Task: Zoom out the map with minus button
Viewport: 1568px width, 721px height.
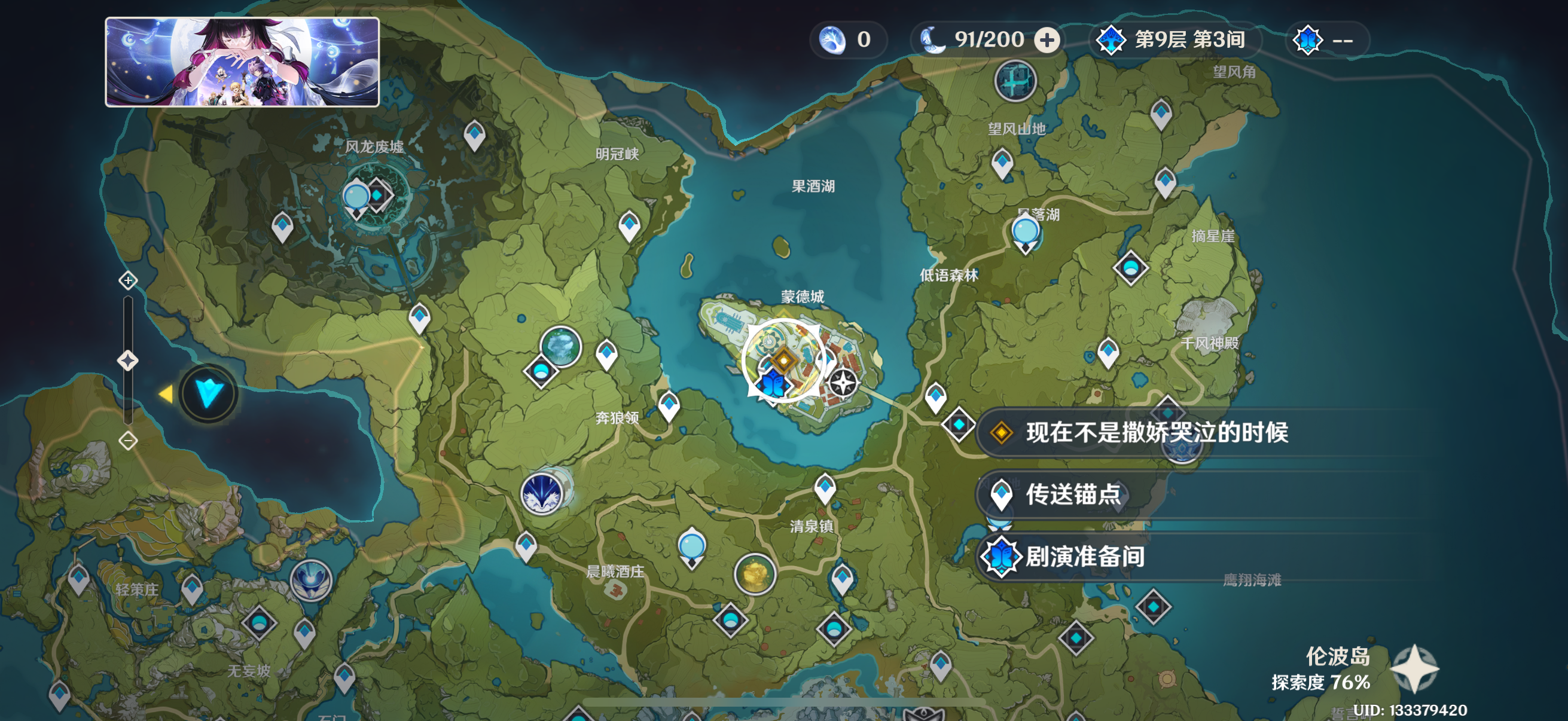Action: 128,441
